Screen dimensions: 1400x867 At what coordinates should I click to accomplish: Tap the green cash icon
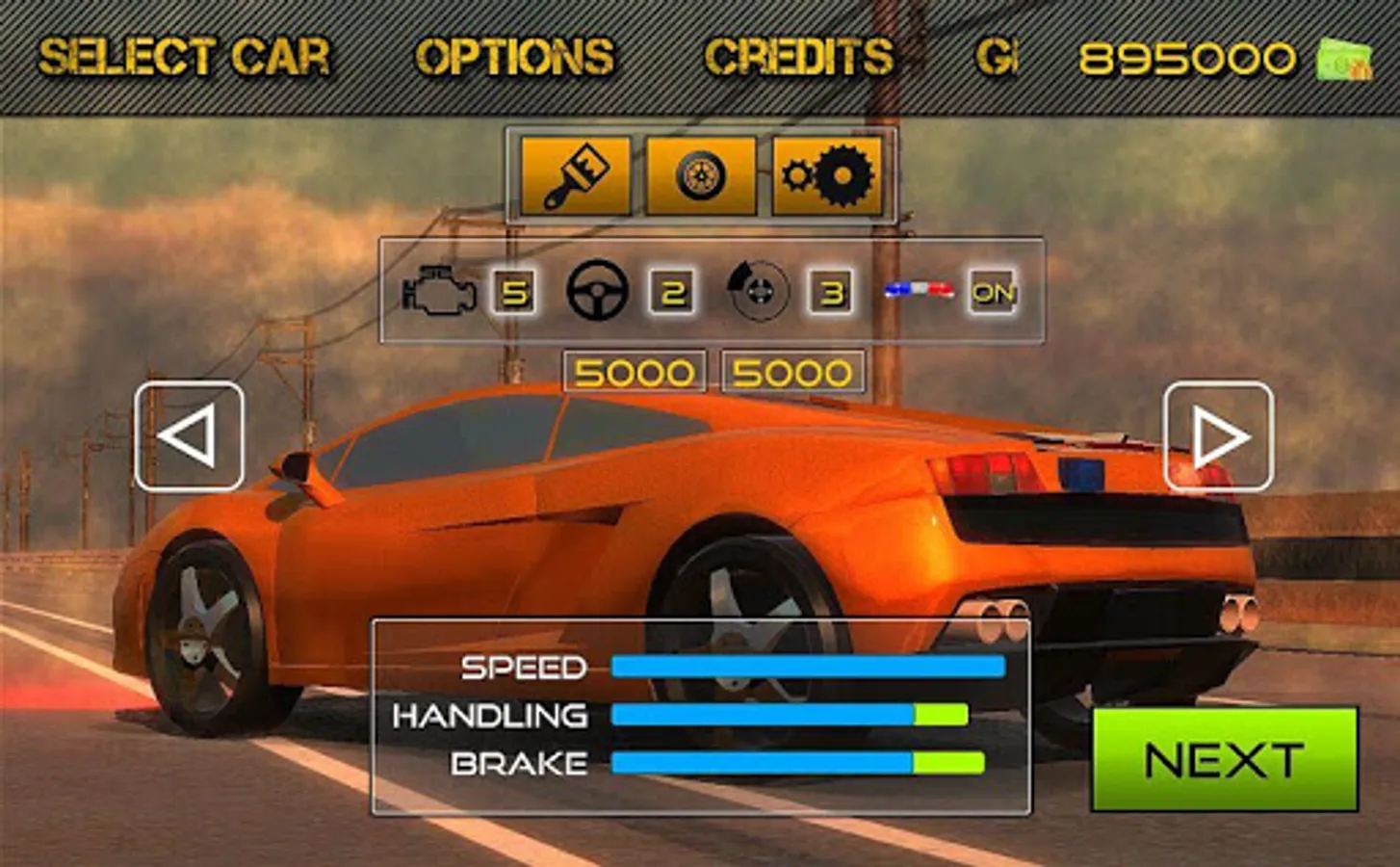1344,60
